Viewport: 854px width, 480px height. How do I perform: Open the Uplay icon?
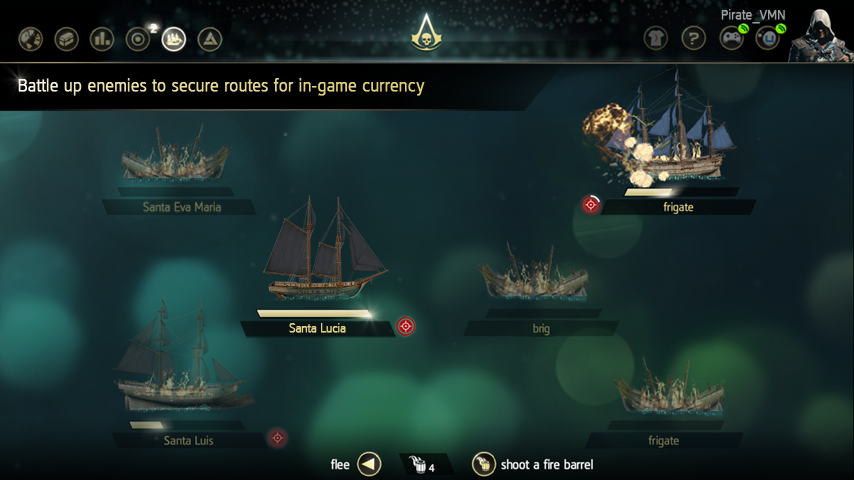[x=767, y=38]
